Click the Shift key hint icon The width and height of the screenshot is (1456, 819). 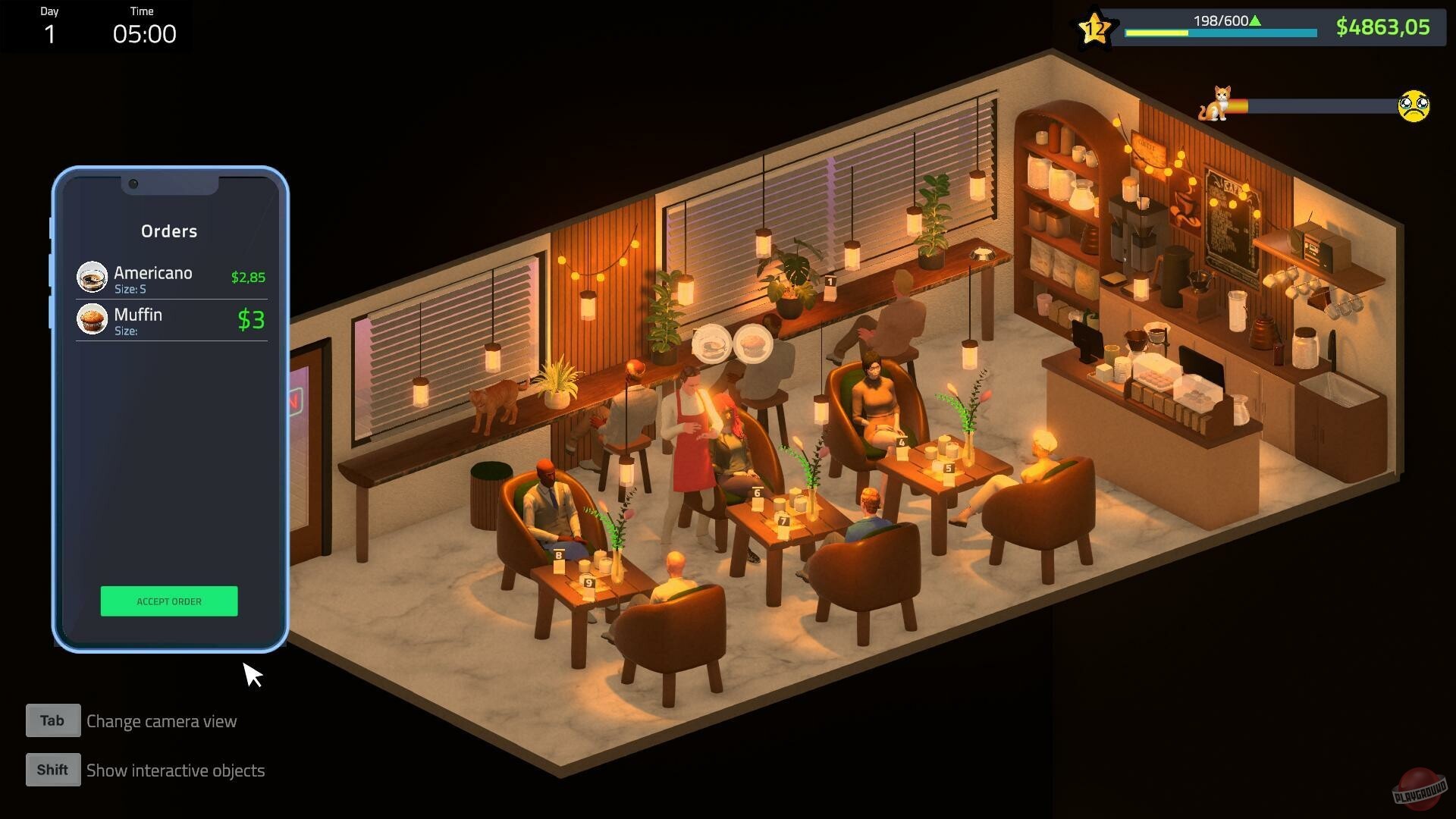coord(52,769)
